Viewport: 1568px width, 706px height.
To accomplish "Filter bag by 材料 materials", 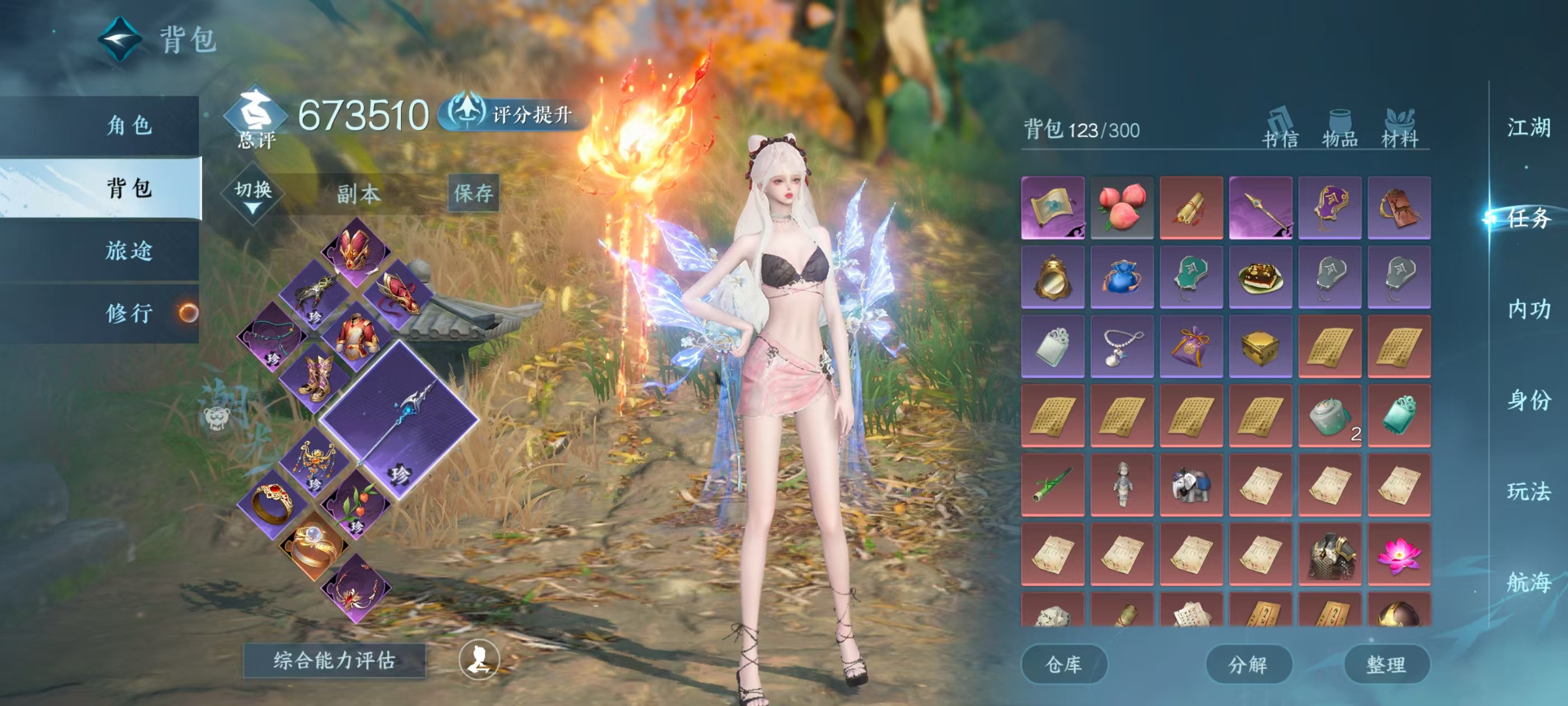I will pos(1399,129).
